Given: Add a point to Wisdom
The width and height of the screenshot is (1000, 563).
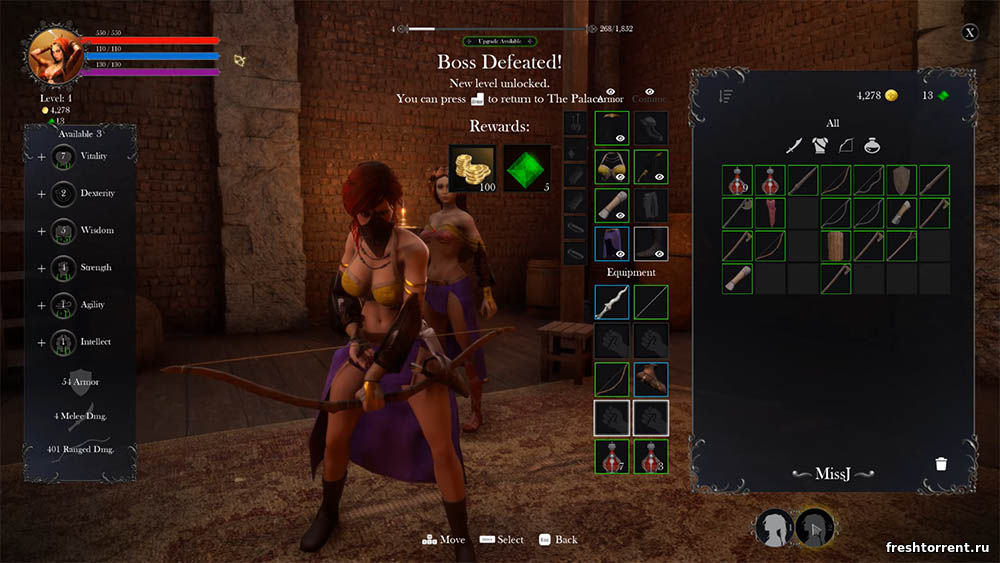Looking at the screenshot, I should pos(41,231).
